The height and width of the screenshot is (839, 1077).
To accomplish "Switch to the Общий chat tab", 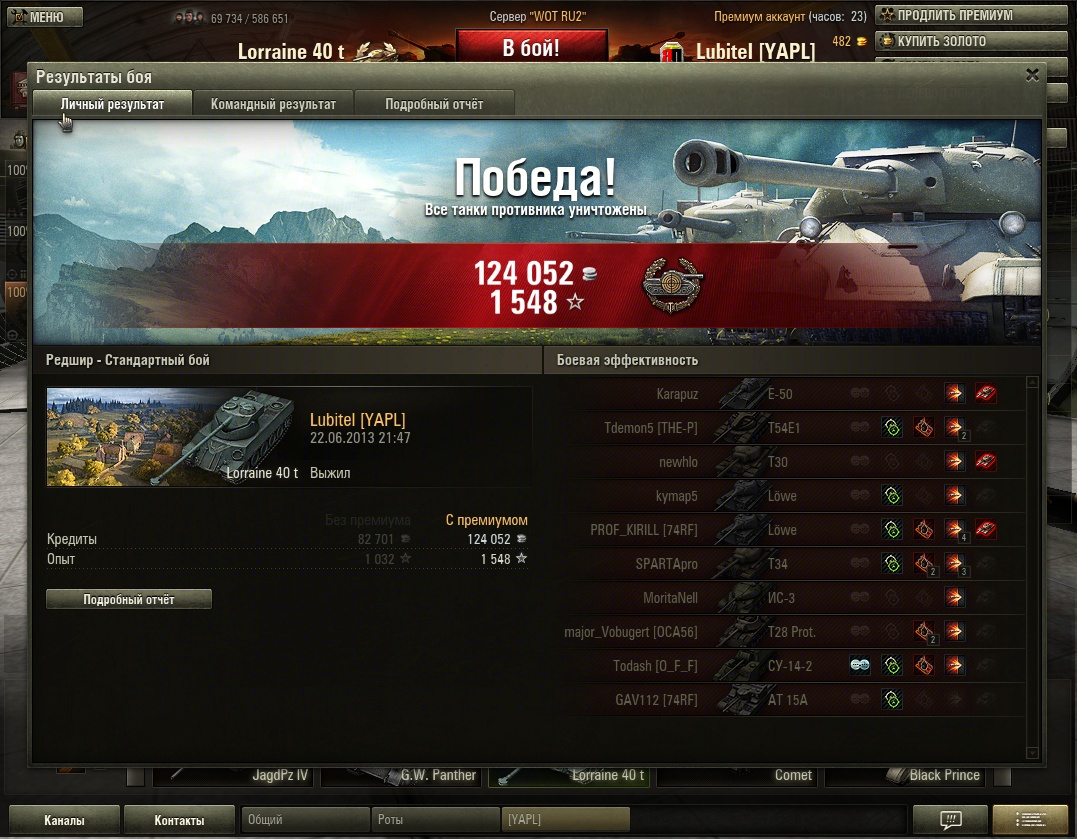I will point(305,820).
